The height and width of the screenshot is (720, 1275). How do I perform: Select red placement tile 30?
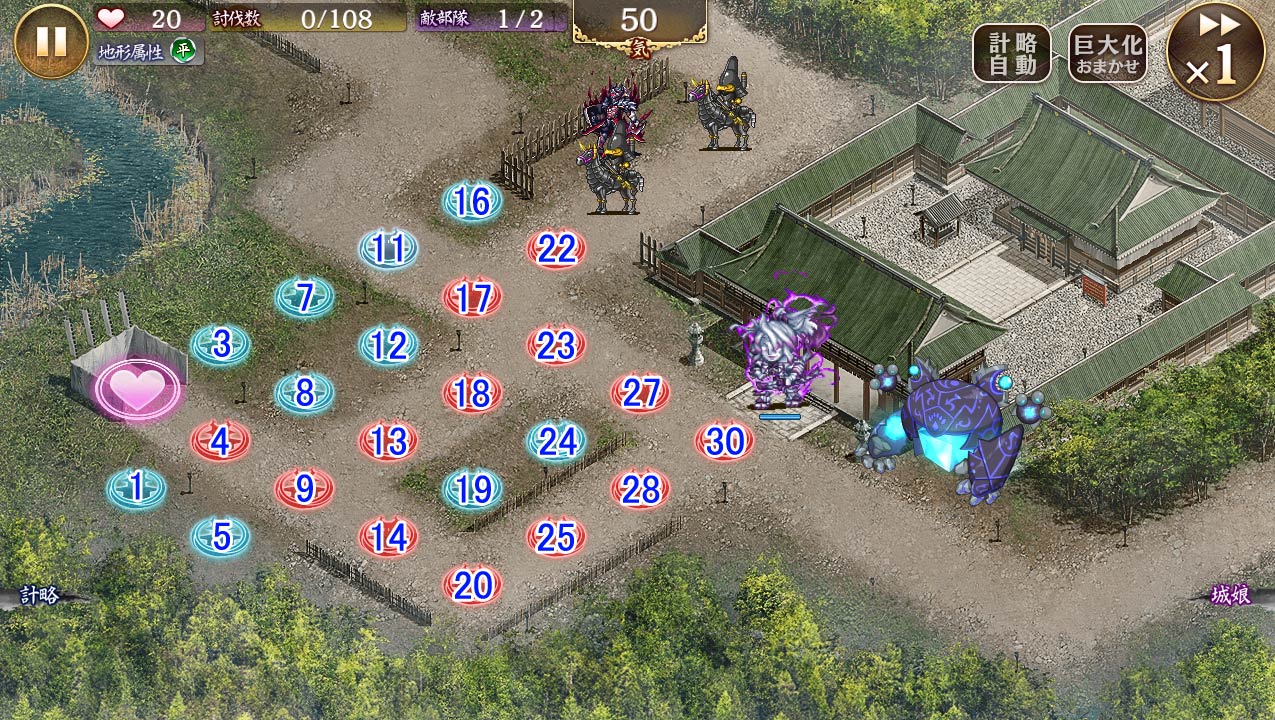point(724,440)
